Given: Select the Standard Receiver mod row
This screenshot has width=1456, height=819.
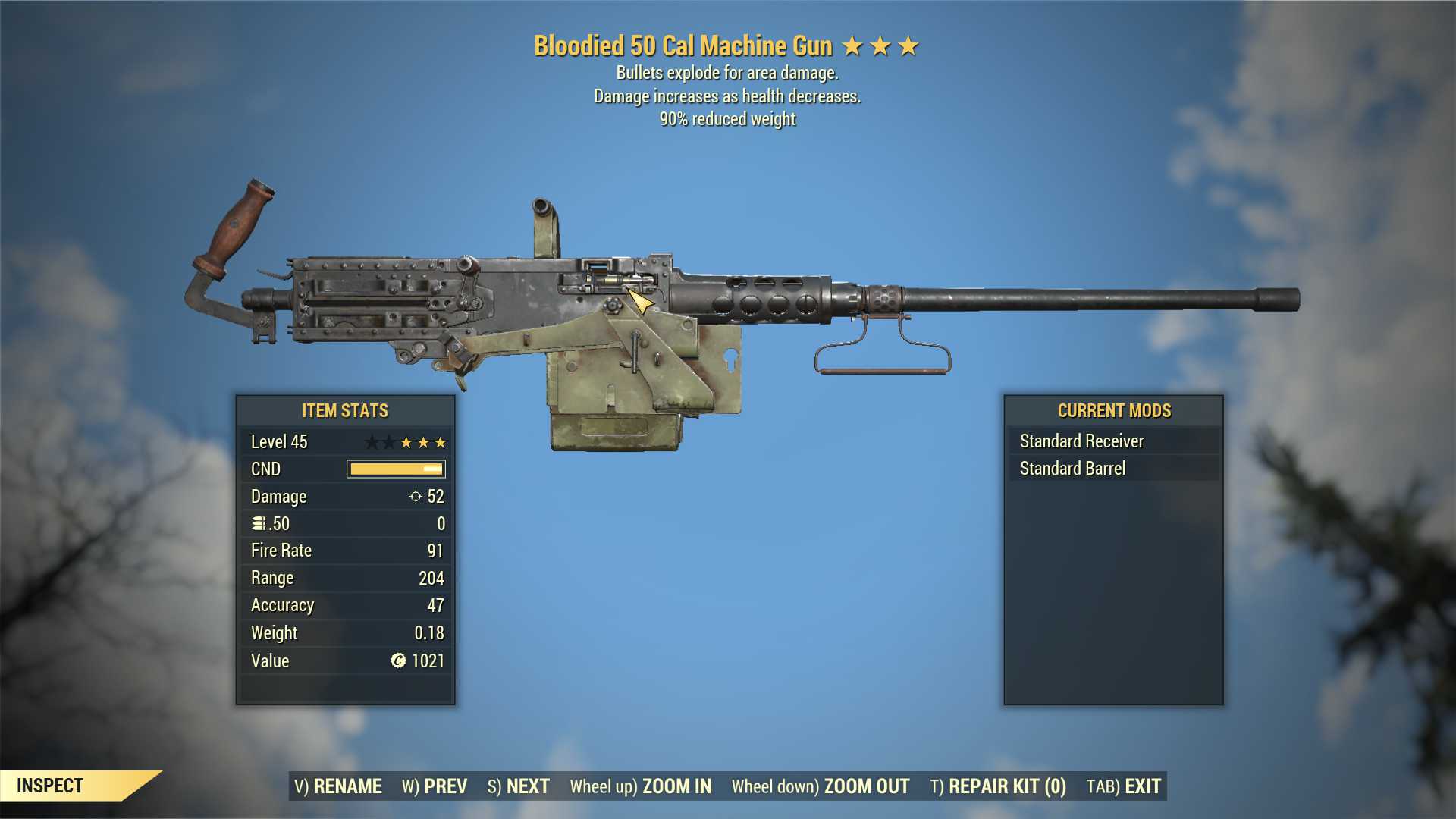Looking at the screenshot, I should pyautogui.click(x=1113, y=441).
